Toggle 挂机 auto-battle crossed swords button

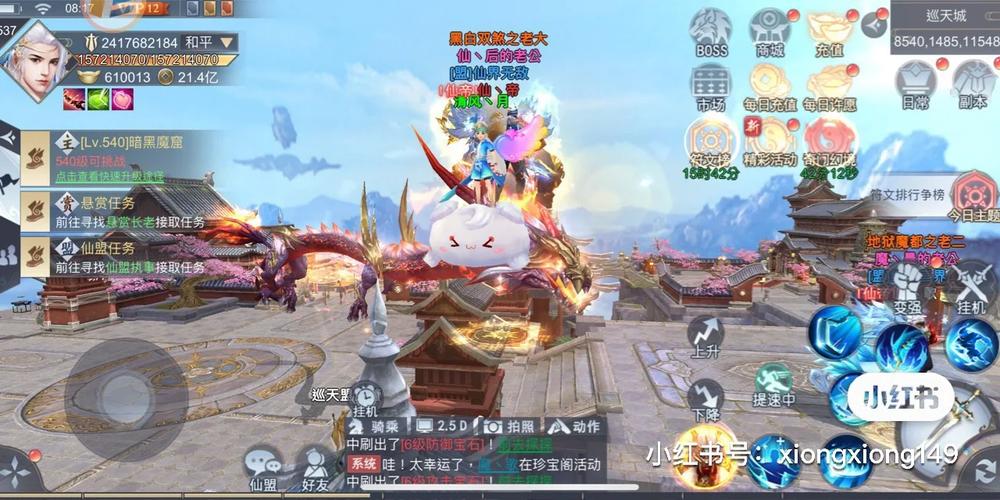click(x=971, y=284)
